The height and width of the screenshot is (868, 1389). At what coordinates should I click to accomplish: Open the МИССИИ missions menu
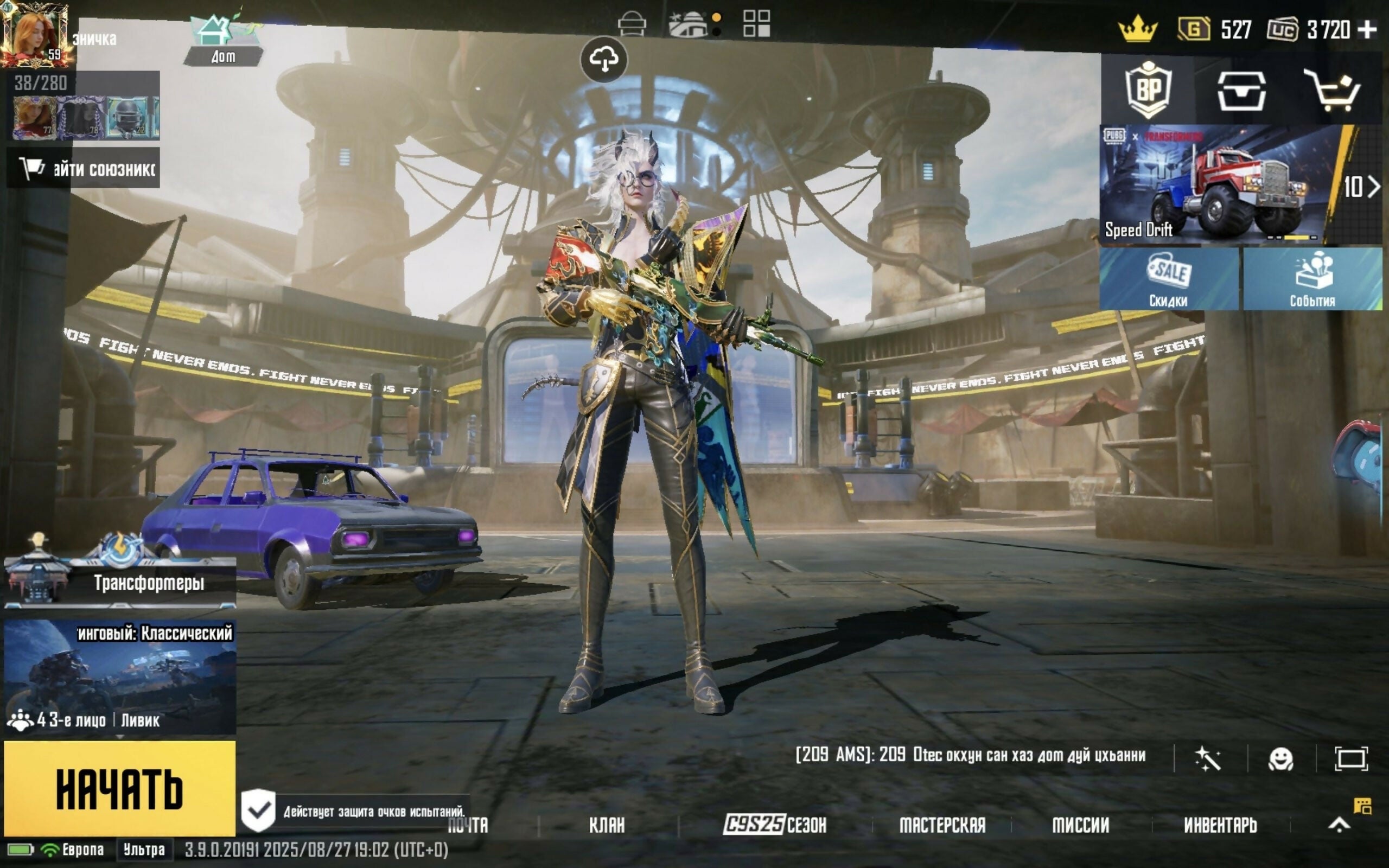pos(1080,825)
